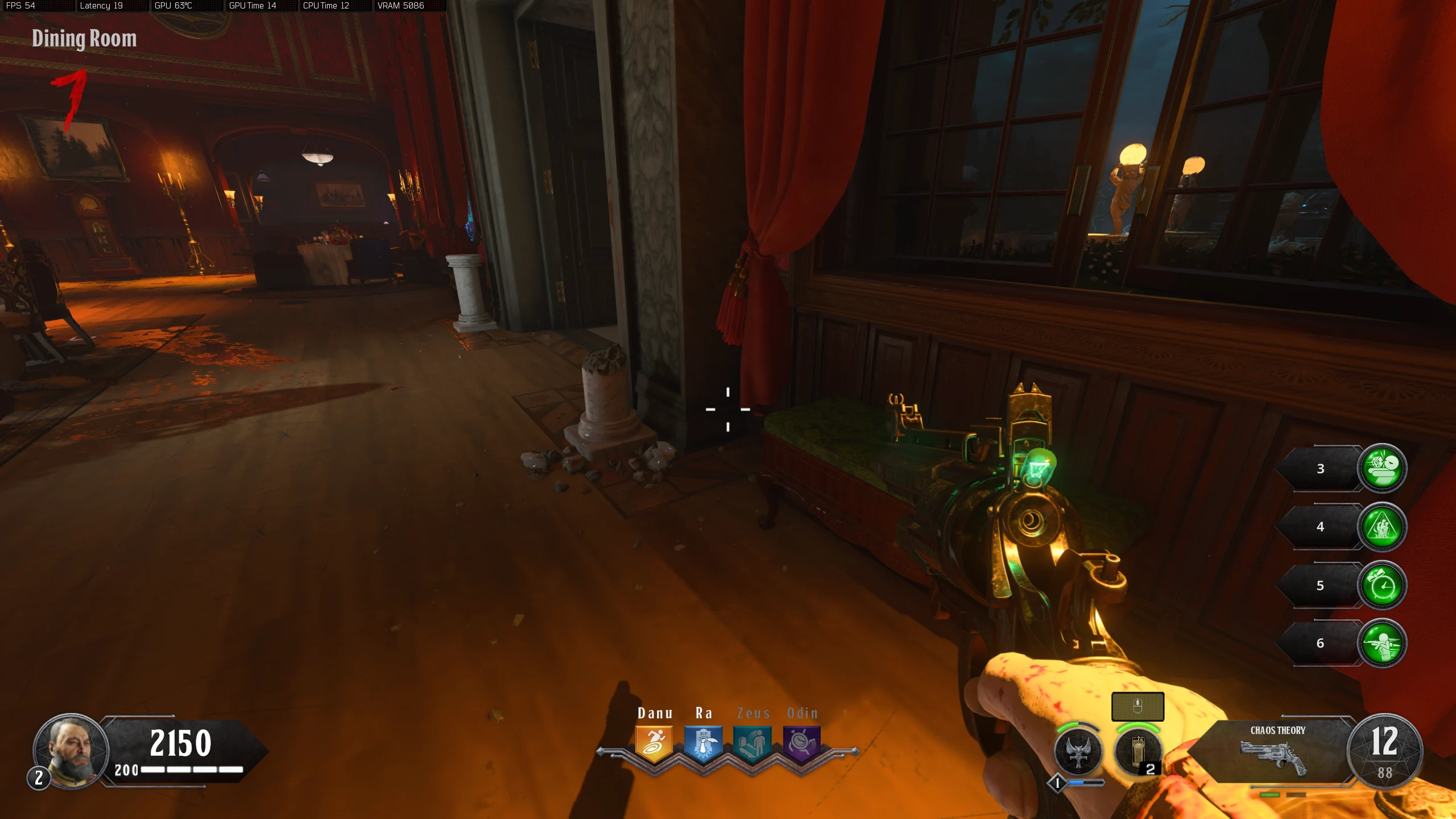This screenshot has height=819, width=1456.
Task: Activate the winged axe special weapon icon
Action: pos(1078,752)
